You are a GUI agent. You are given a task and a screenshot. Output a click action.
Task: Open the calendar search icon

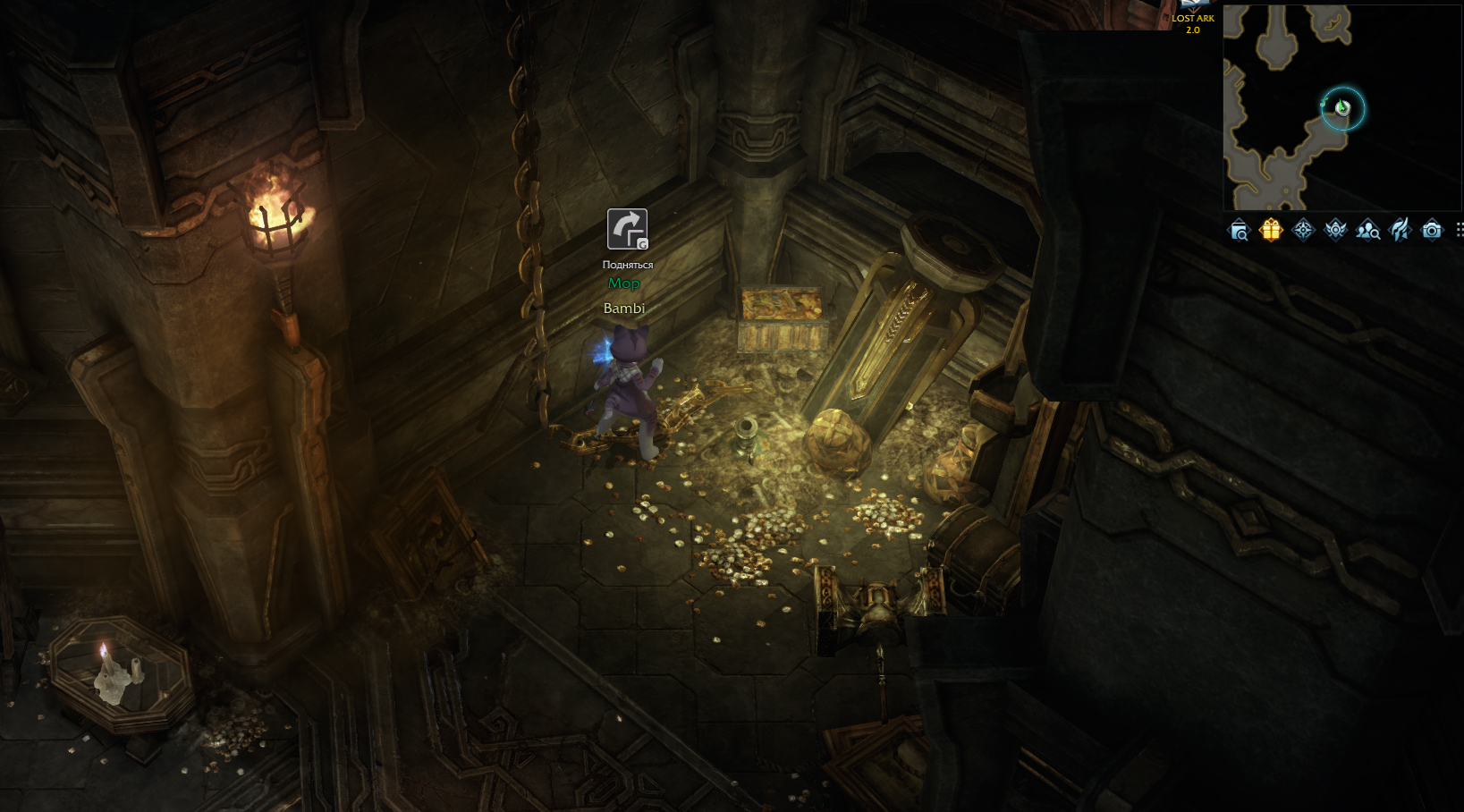click(1239, 231)
